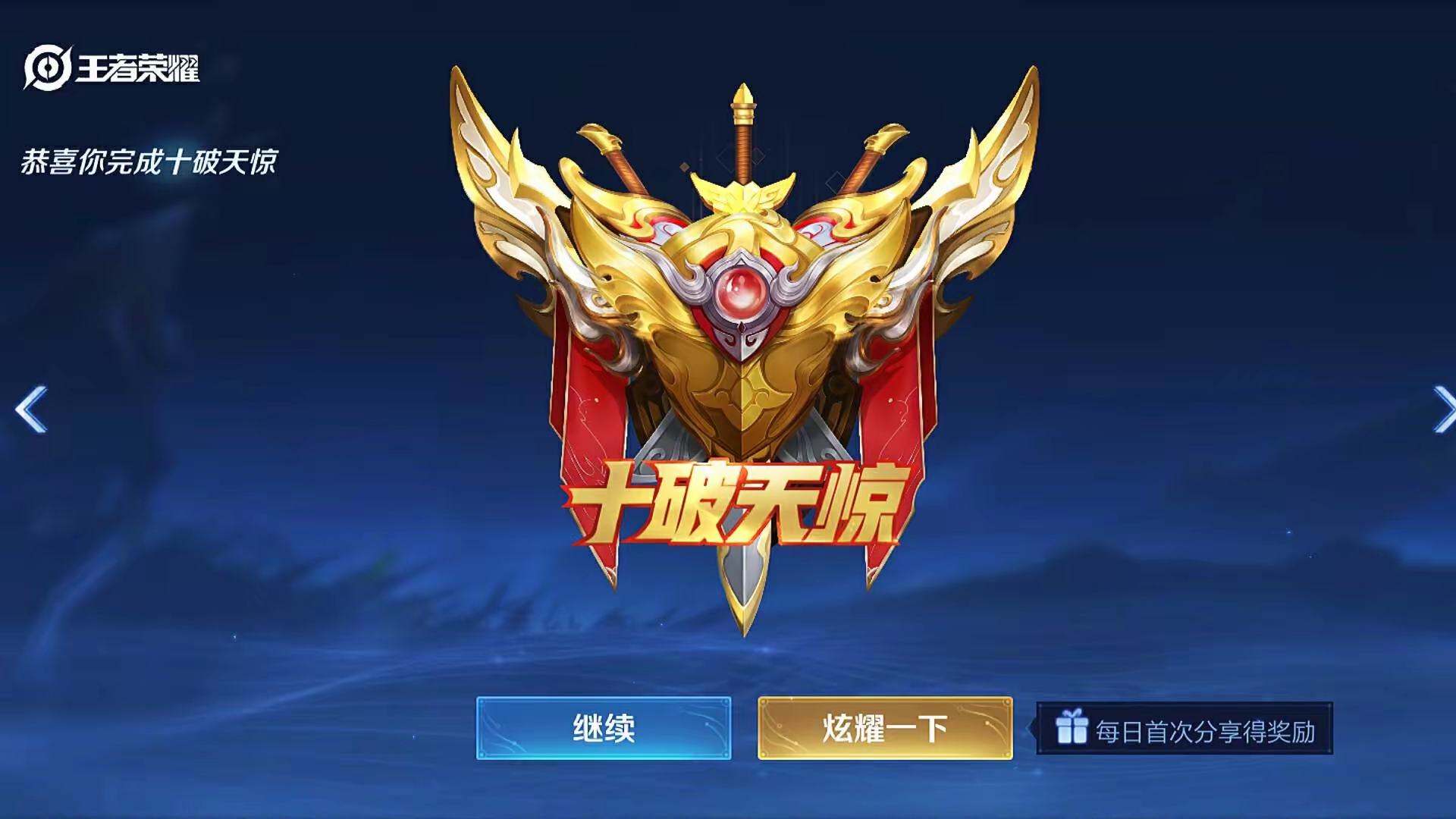Click the 恭喜你完成十破天惊 congratulation text
1456x819 pixels.
(x=152, y=161)
